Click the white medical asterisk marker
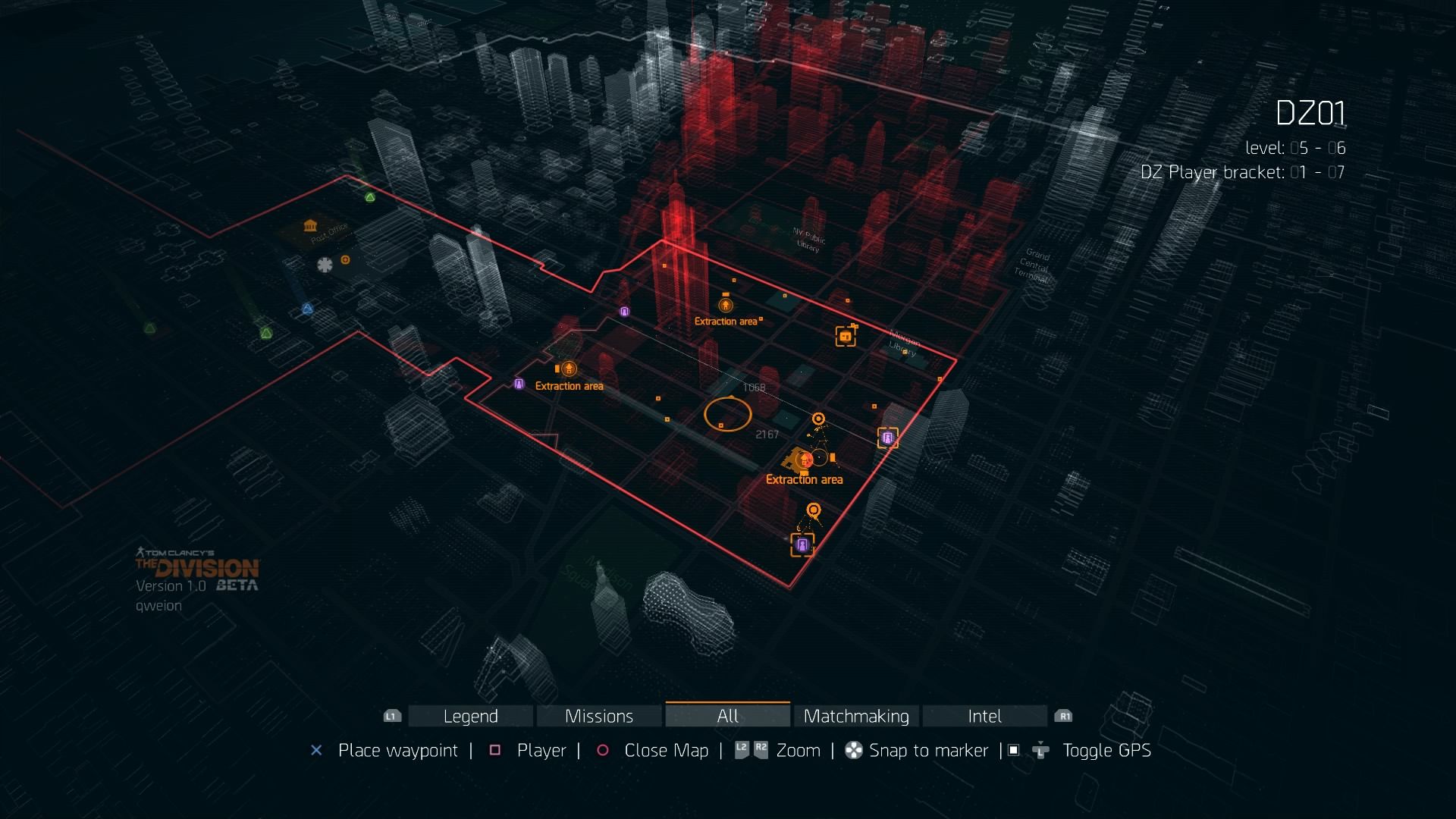Viewport: 1456px width, 819px height. (x=325, y=265)
